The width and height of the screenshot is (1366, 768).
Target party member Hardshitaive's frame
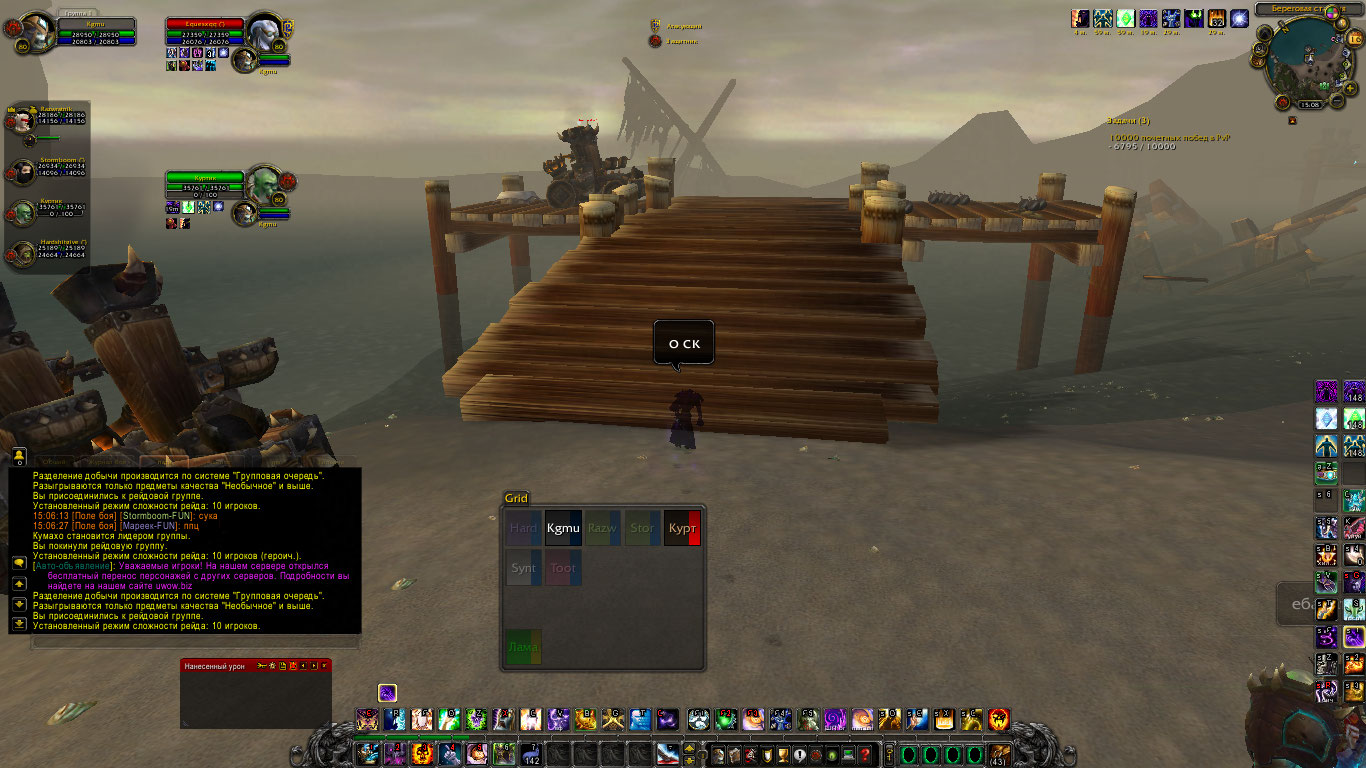tap(22, 254)
